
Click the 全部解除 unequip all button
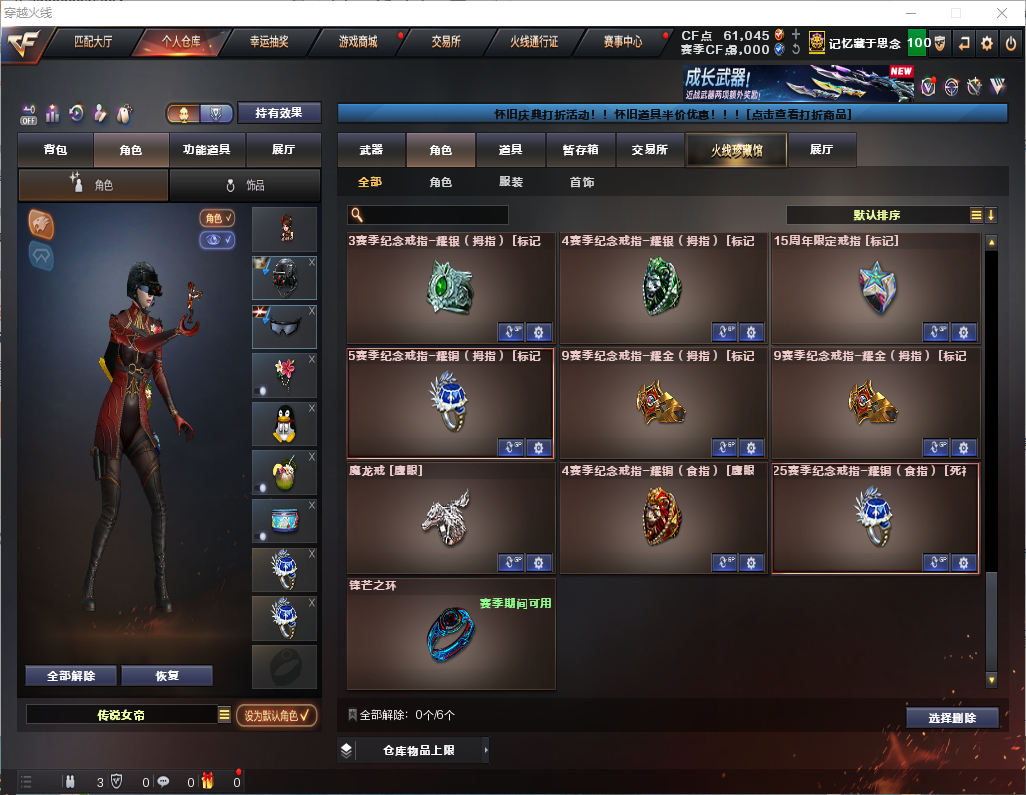coord(71,675)
